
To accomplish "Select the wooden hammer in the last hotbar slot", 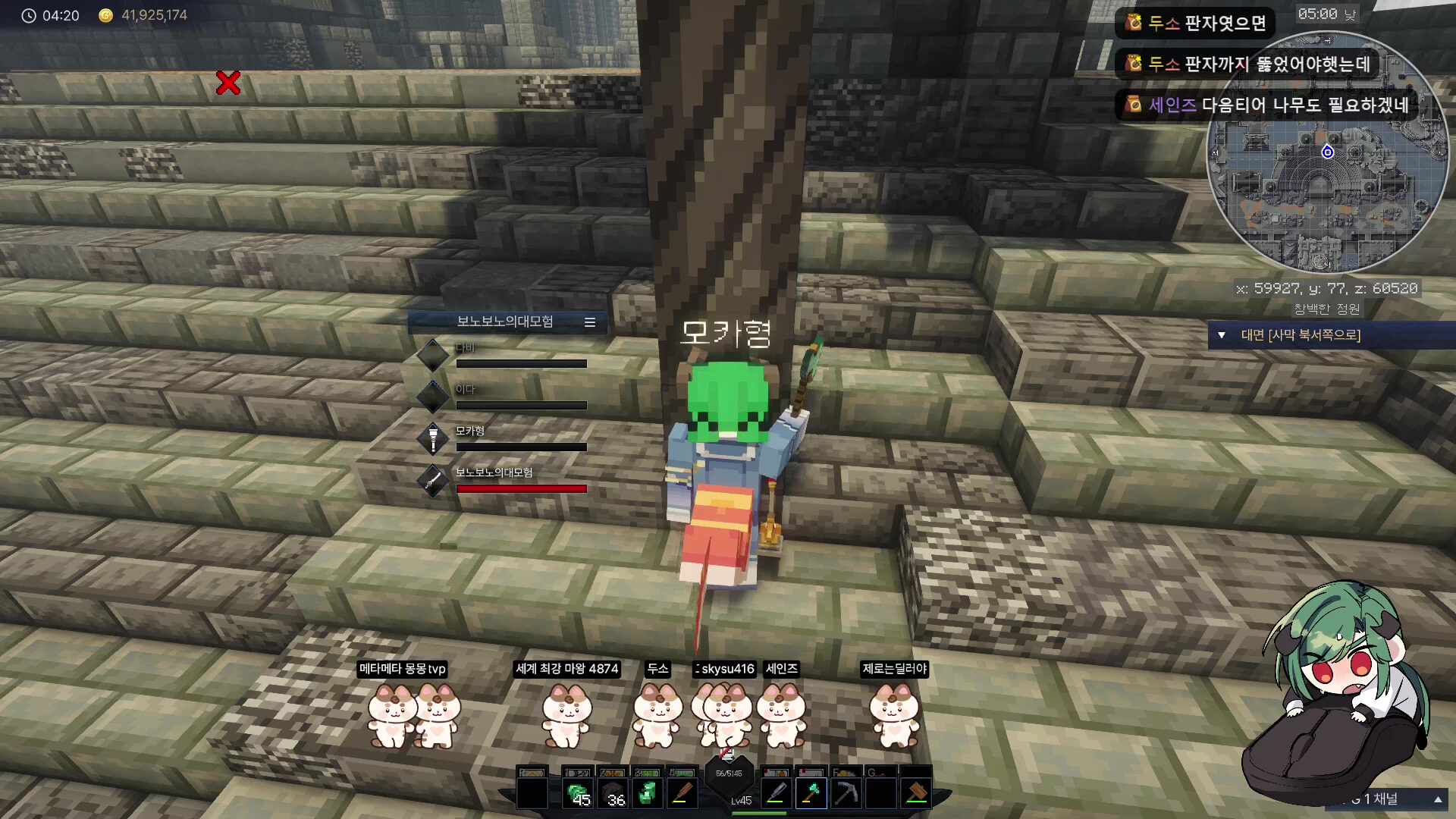I will click(x=915, y=792).
